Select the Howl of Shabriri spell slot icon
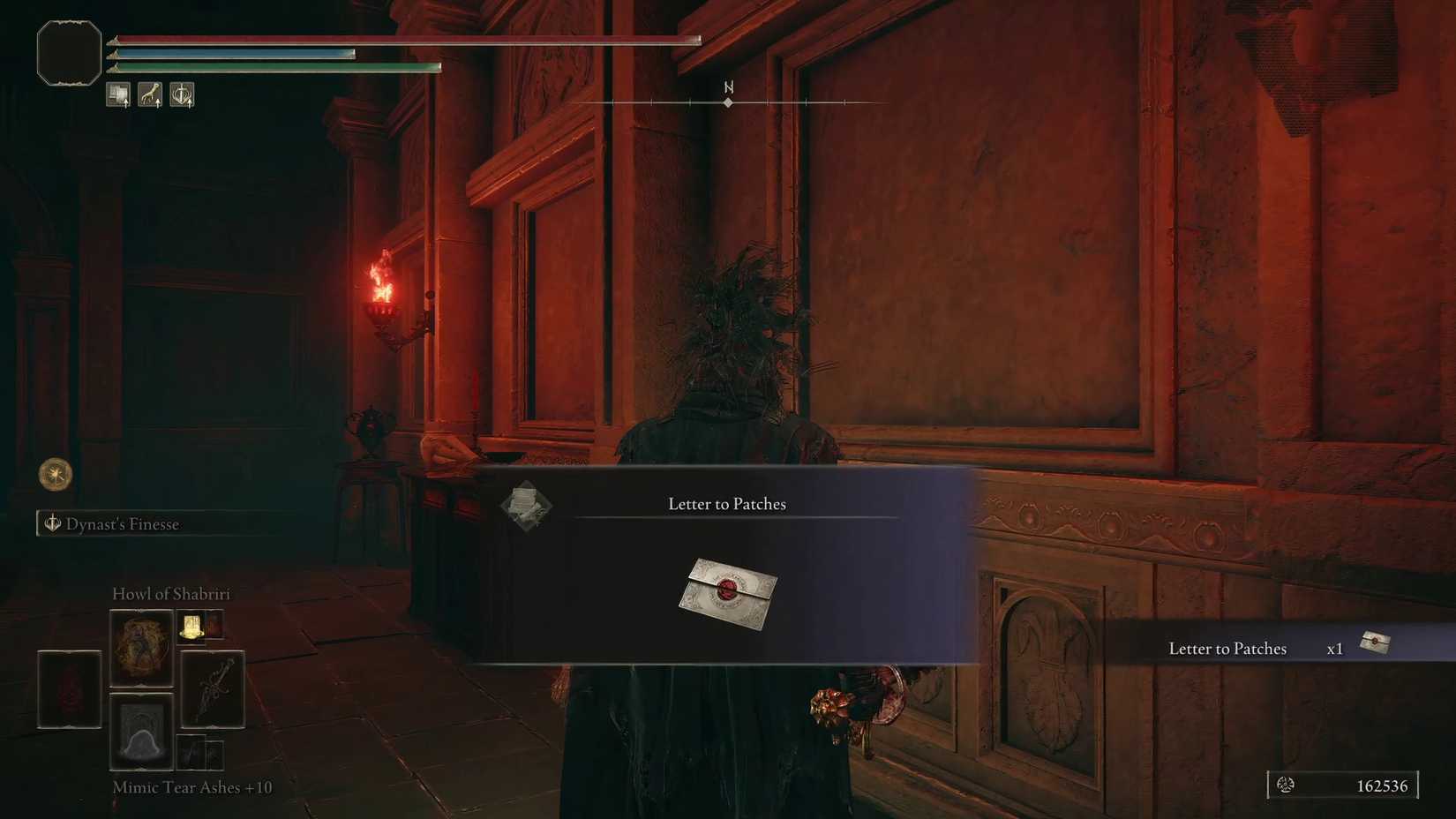Screen dimensions: 1456x819 point(141,648)
